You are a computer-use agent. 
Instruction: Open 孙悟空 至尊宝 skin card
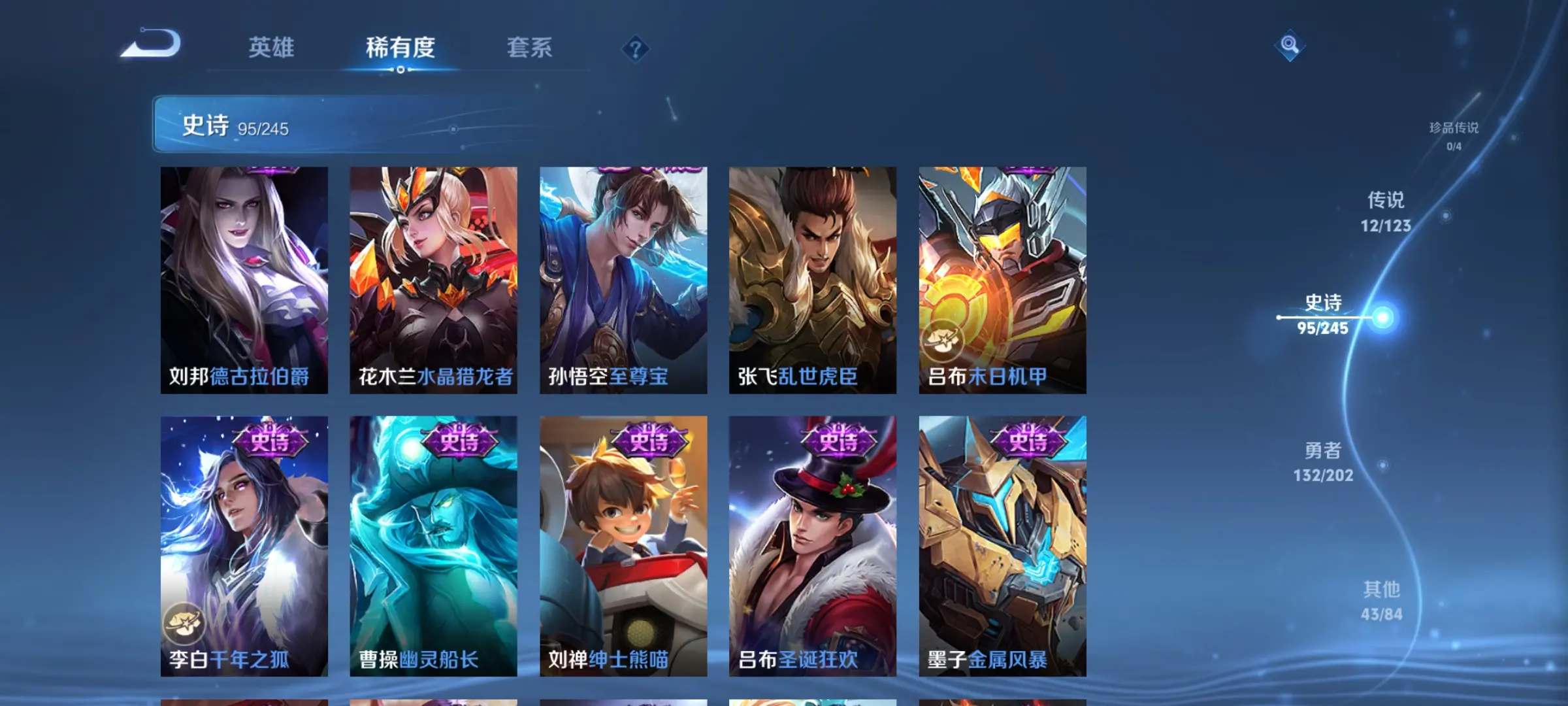point(623,280)
